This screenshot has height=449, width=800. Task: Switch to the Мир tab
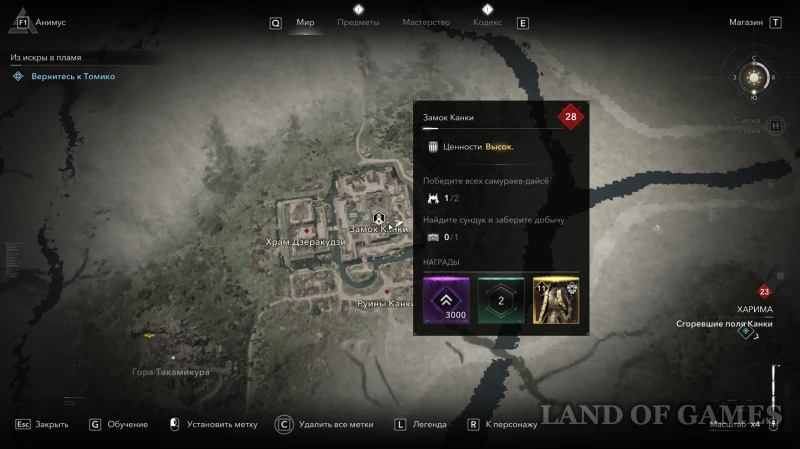305,22
